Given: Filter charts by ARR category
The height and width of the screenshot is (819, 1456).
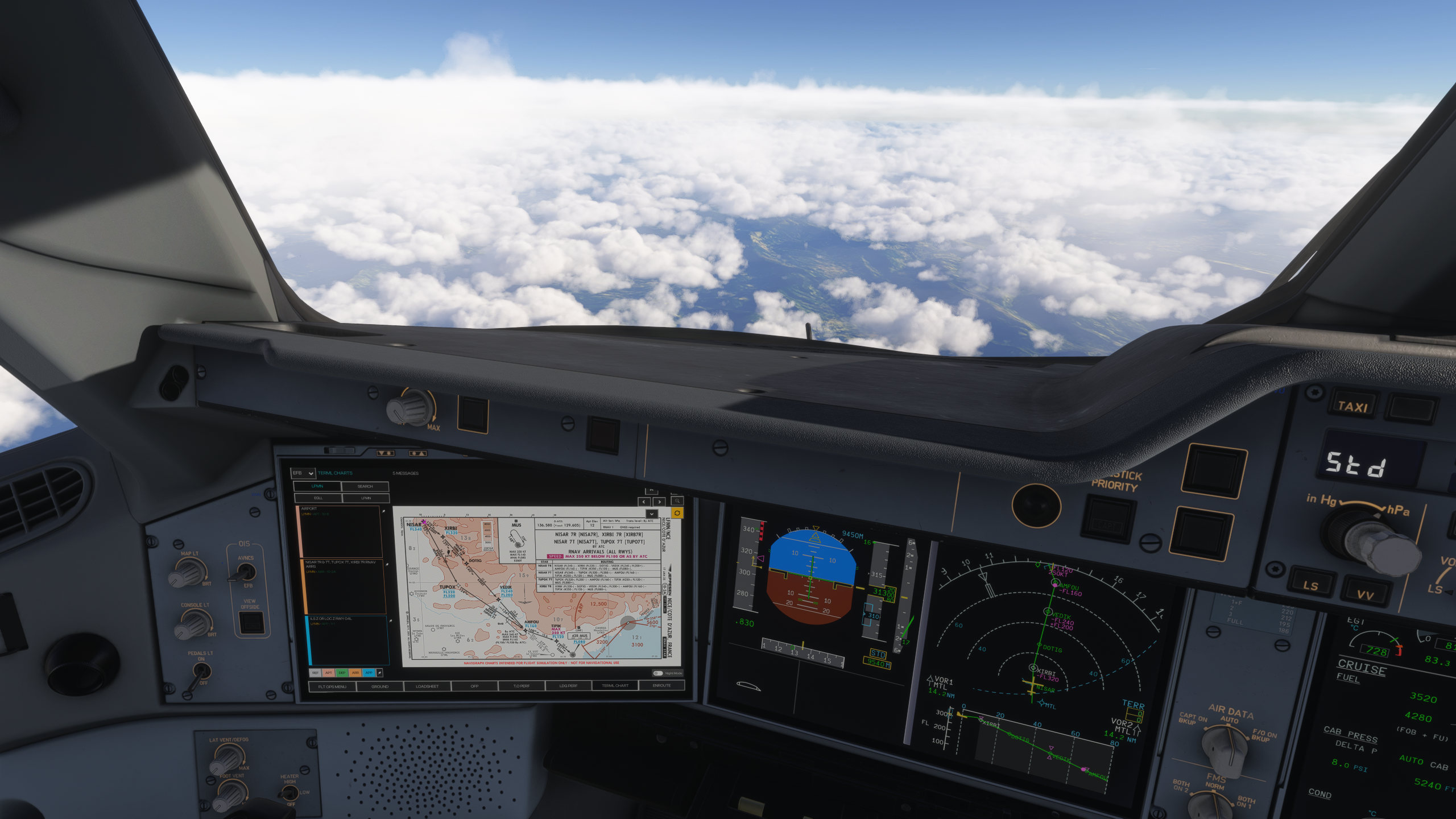Looking at the screenshot, I should pos(355,673).
